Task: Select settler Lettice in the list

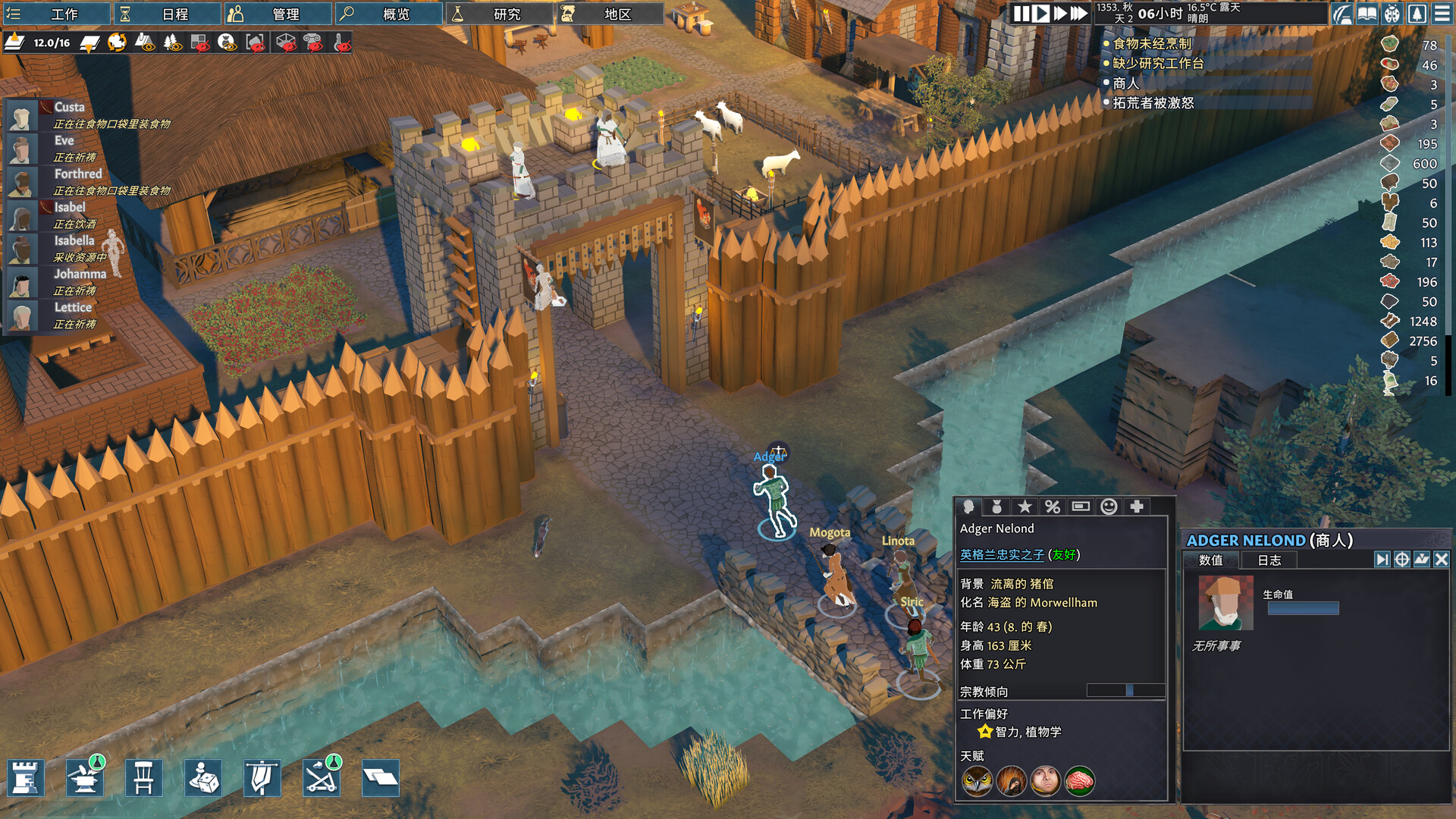Action: (x=72, y=308)
